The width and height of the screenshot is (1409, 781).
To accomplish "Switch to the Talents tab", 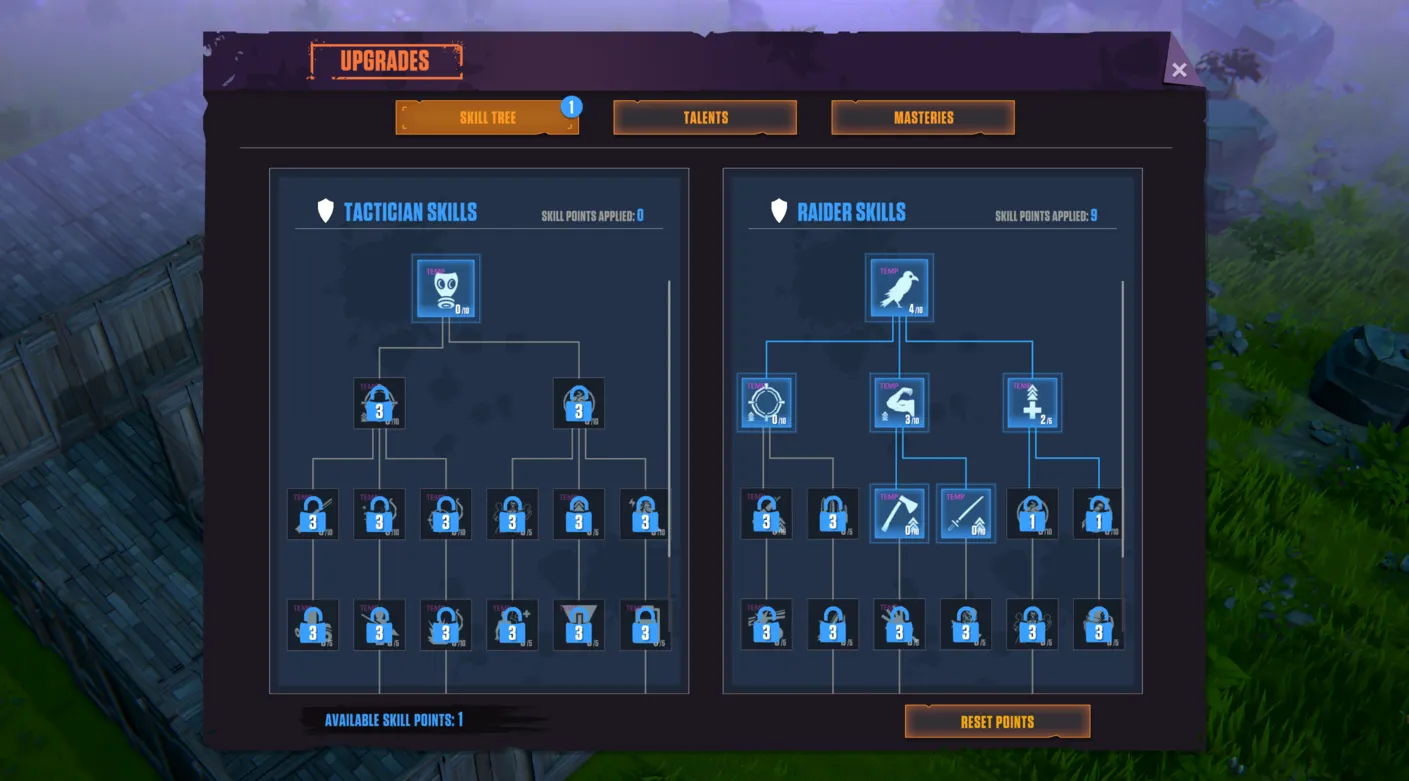I will coord(704,117).
